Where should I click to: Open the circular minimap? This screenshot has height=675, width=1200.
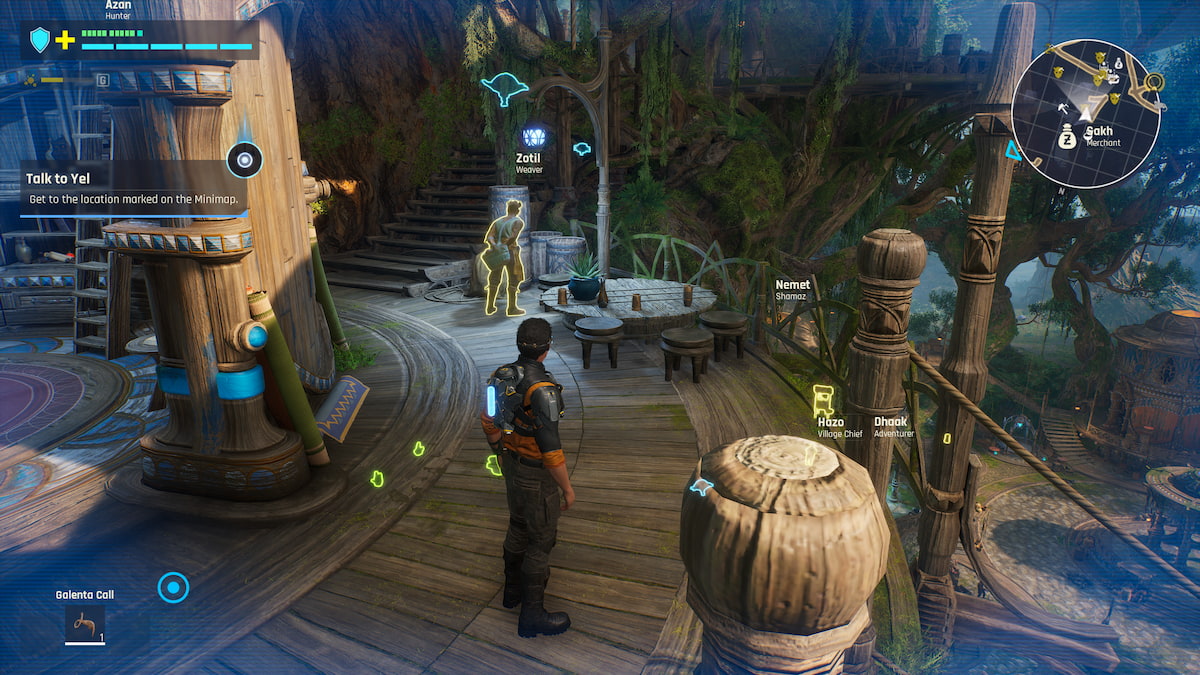(x=1085, y=112)
